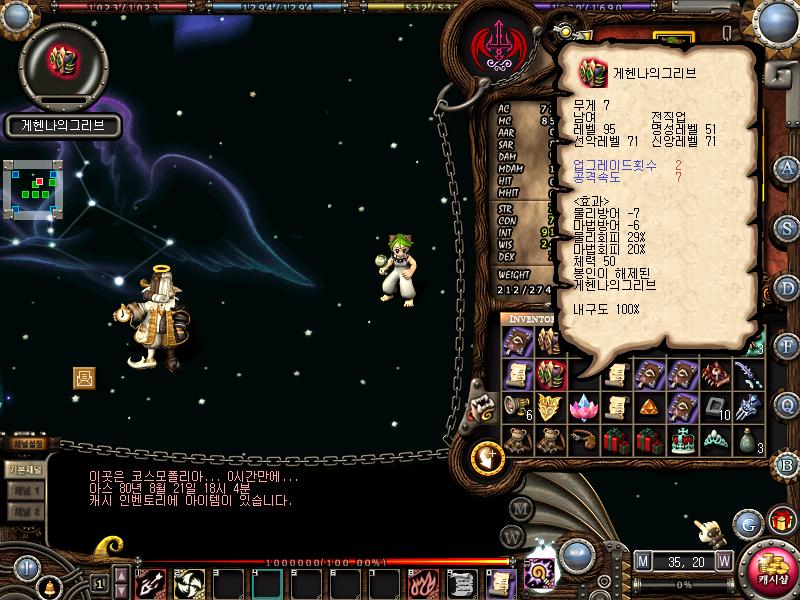Viewport: 800px width, 600px height.
Task: Click the round A button
Action: 786,167
